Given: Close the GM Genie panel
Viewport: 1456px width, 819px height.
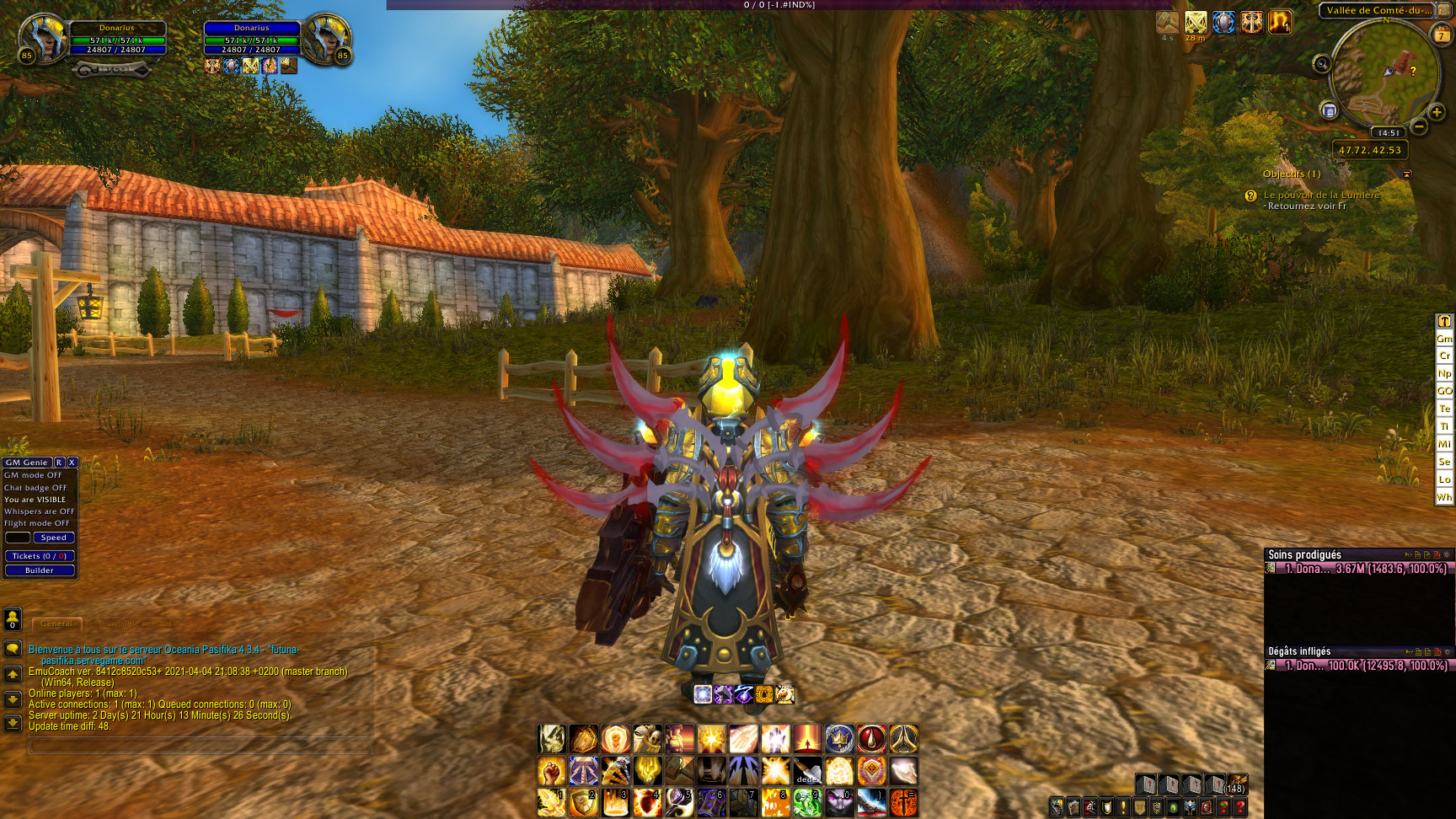Looking at the screenshot, I should [x=72, y=463].
